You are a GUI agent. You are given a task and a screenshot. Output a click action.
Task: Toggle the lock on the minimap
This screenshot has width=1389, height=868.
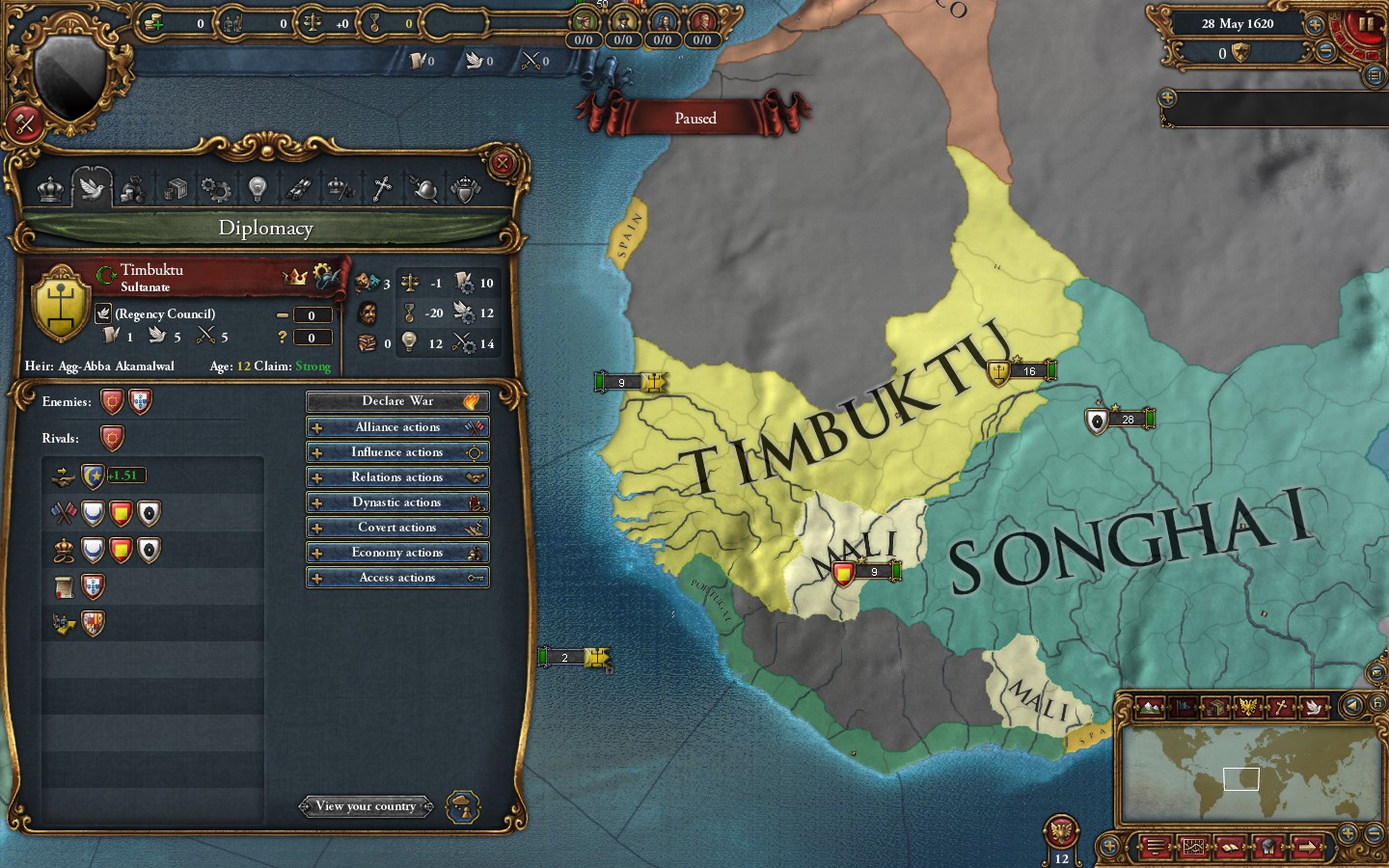pos(1377,702)
